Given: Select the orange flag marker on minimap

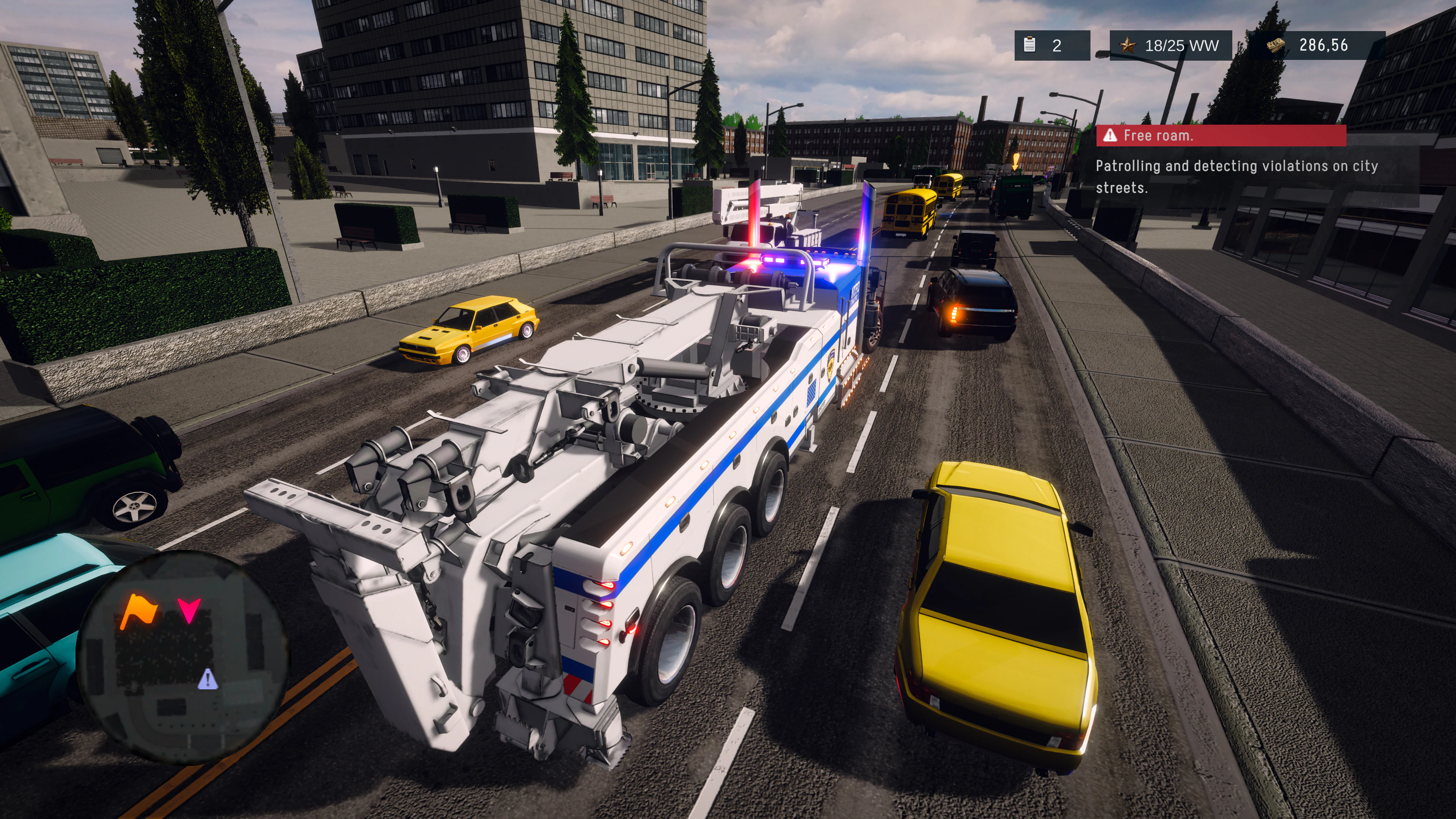Looking at the screenshot, I should 138,610.
